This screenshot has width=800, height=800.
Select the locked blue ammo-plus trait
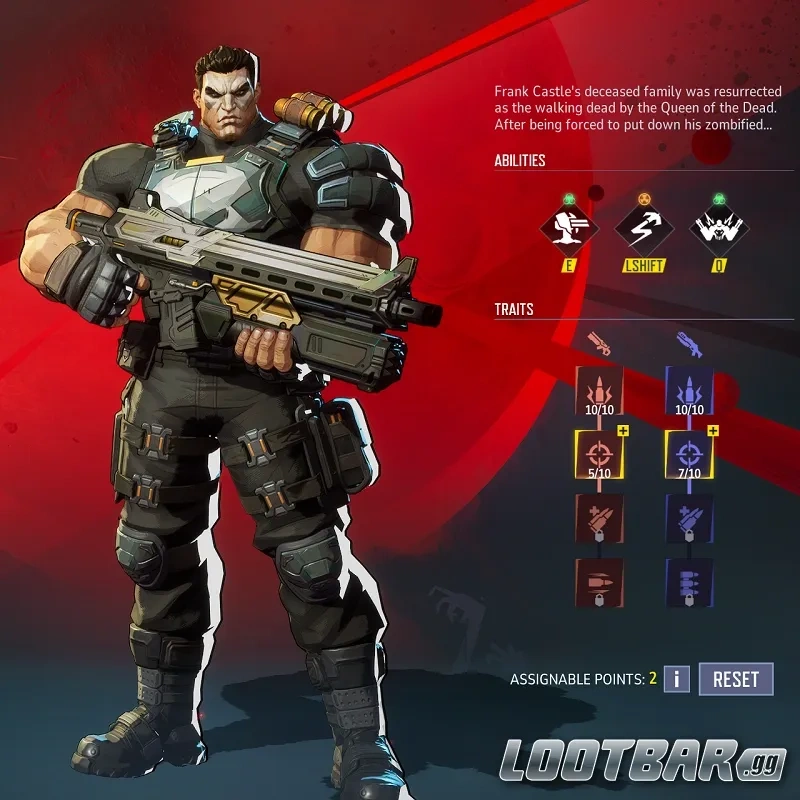(x=690, y=518)
